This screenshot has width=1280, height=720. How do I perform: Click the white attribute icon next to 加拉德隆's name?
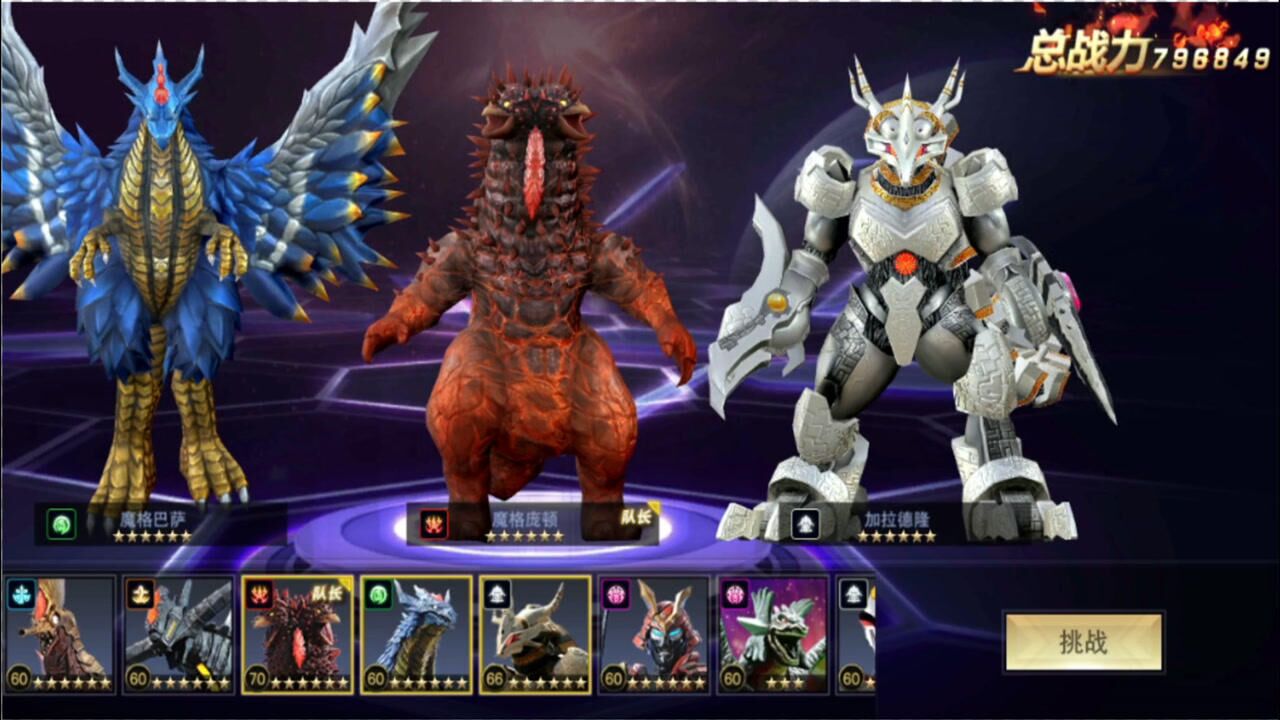click(808, 524)
